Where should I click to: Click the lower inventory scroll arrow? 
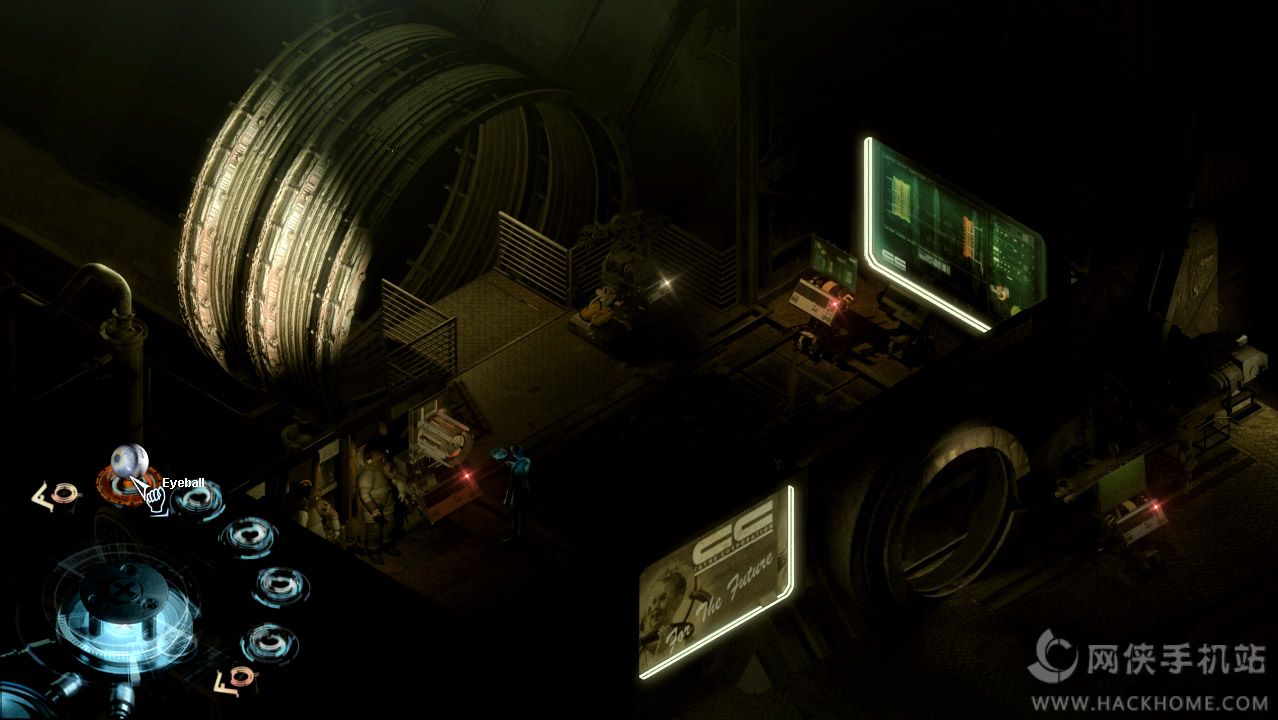[236, 680]
